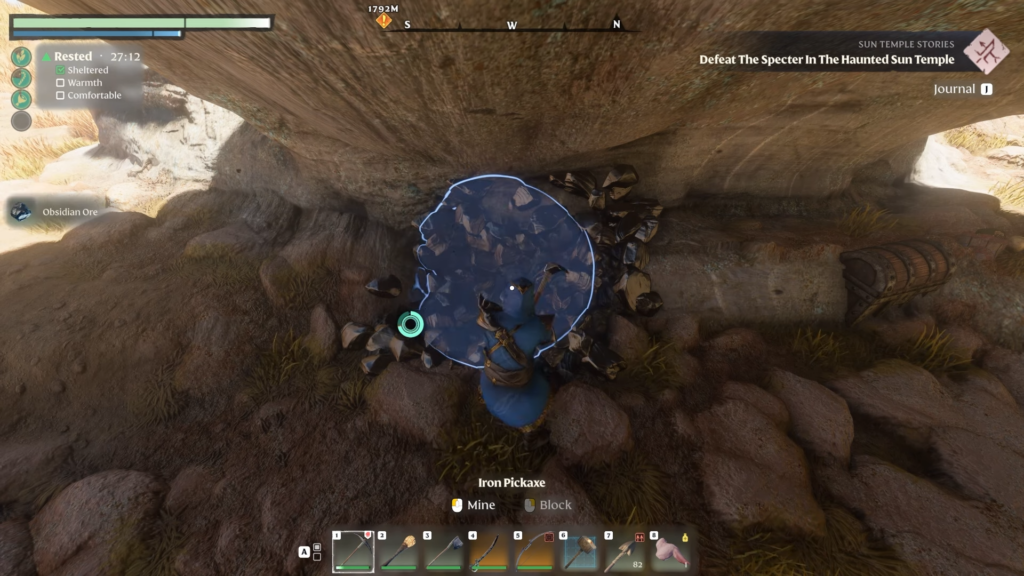Click the crossed-weapons quest icon
The image size is (1024, 576).
point(986,50)
